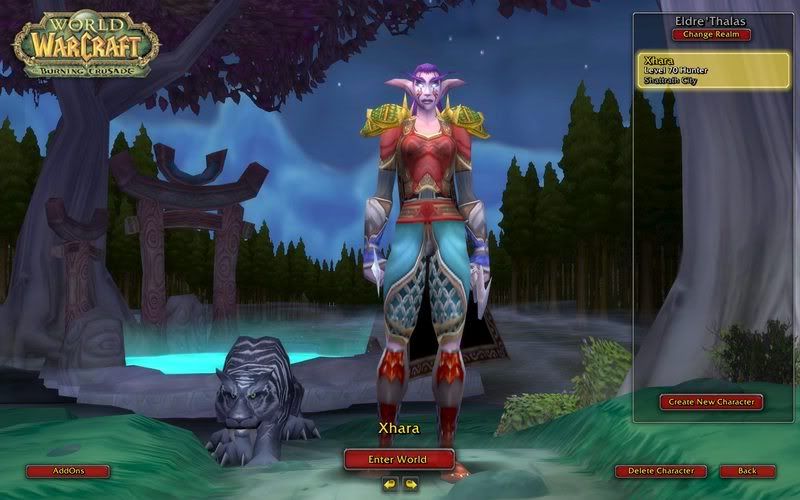Screen dimensions: 800x500
Task: Rotate character with the right arrow
Action: 410,484
